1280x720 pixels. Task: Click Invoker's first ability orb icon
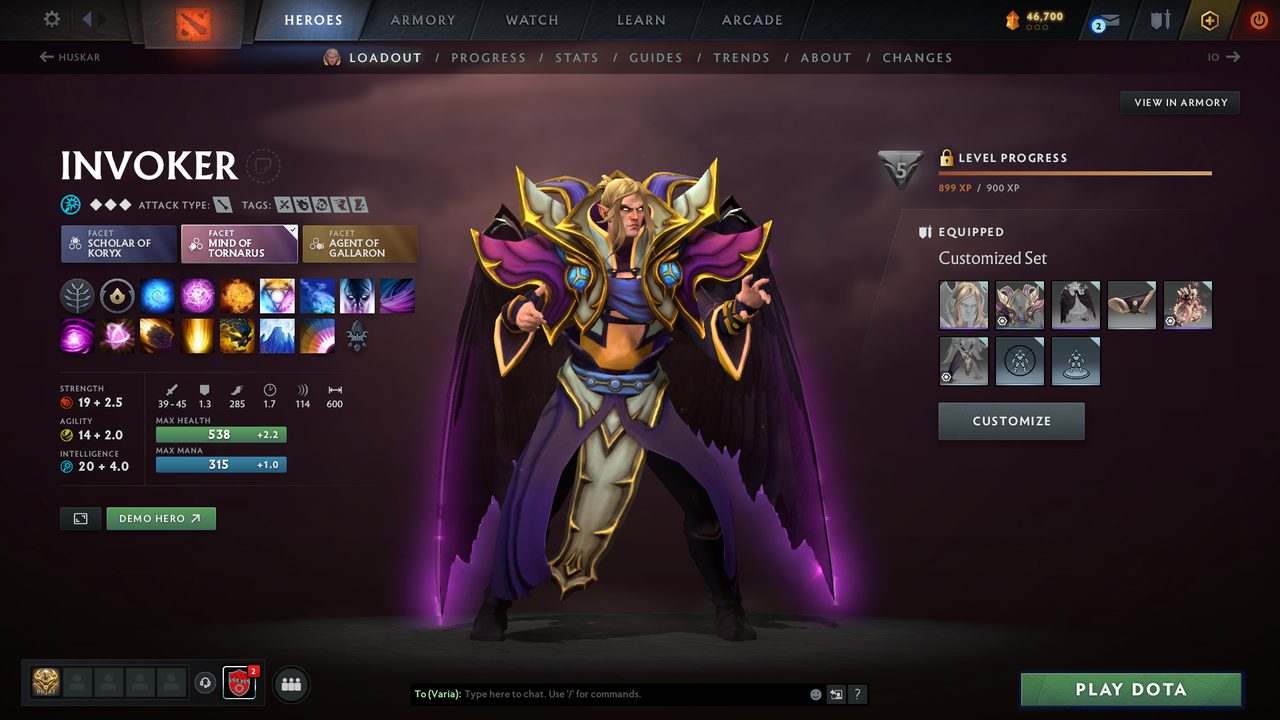[x=77, y=295]
